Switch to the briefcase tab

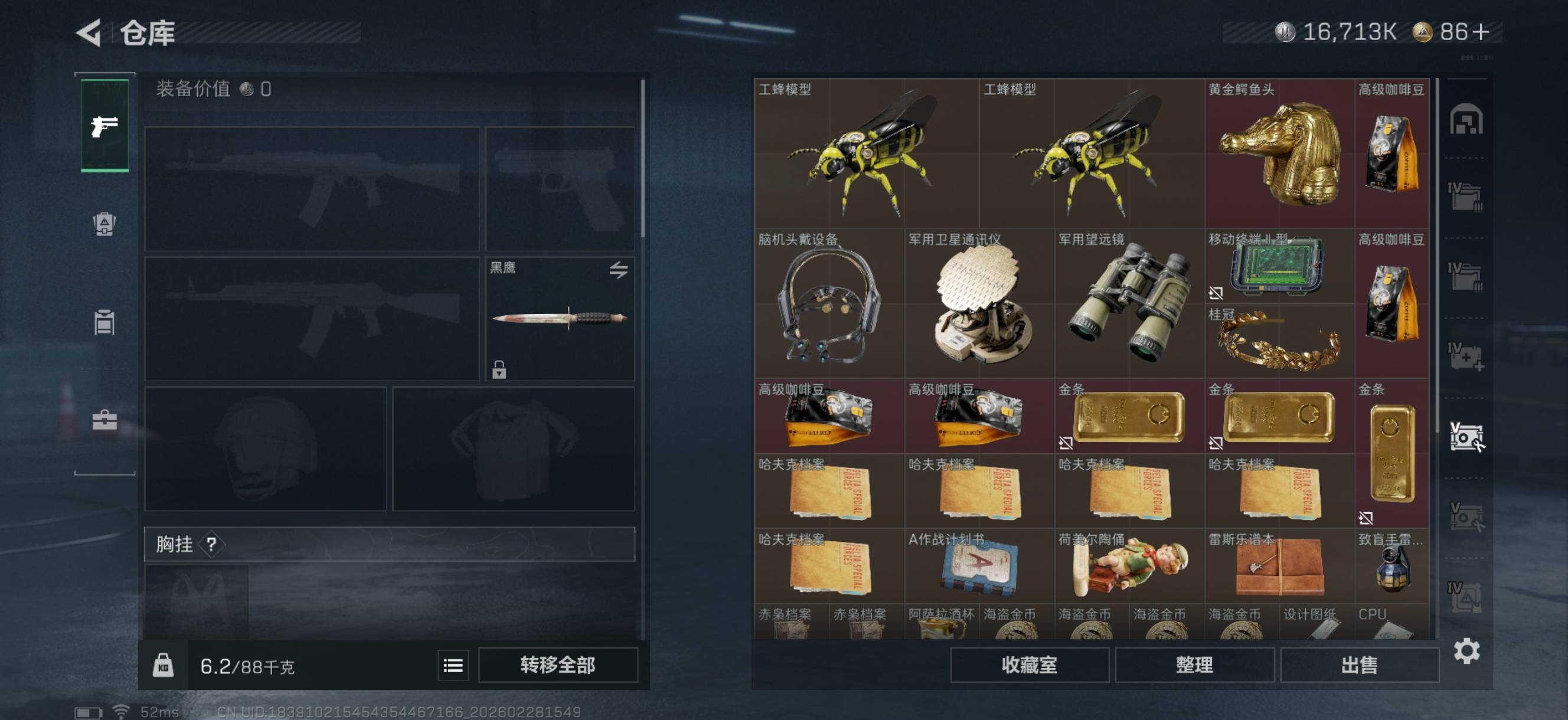click(104, 420)
